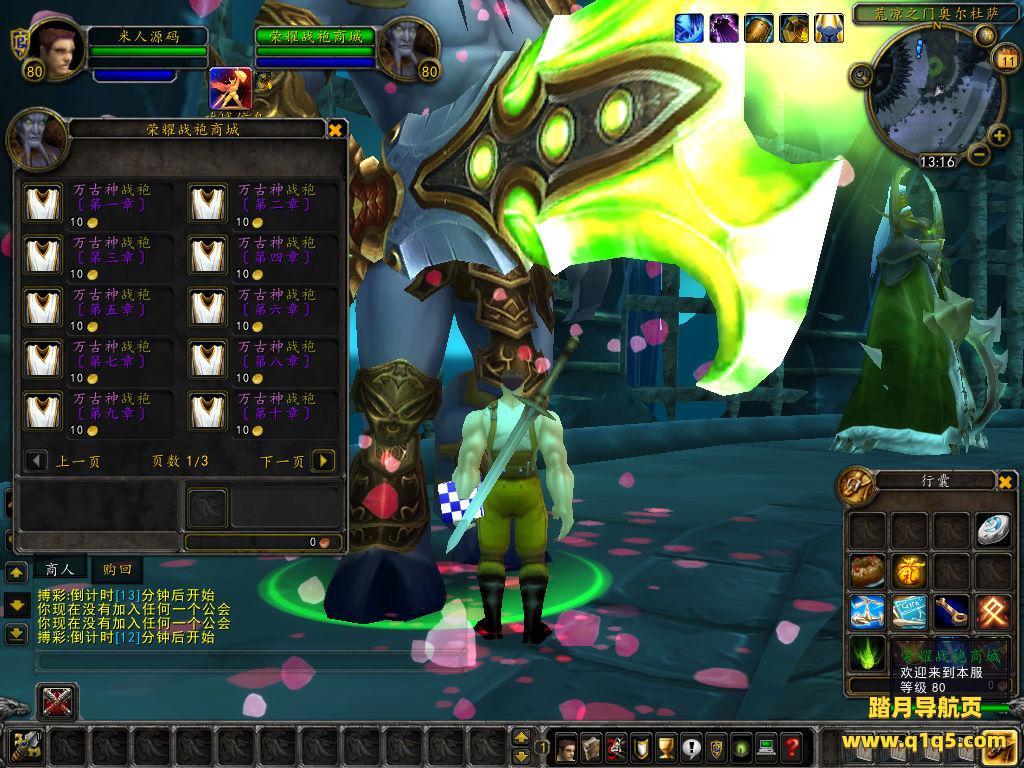Close the 行囊 bag window
The height and width of the screenshot is (768, 1024).
[x=1005, y=482]
